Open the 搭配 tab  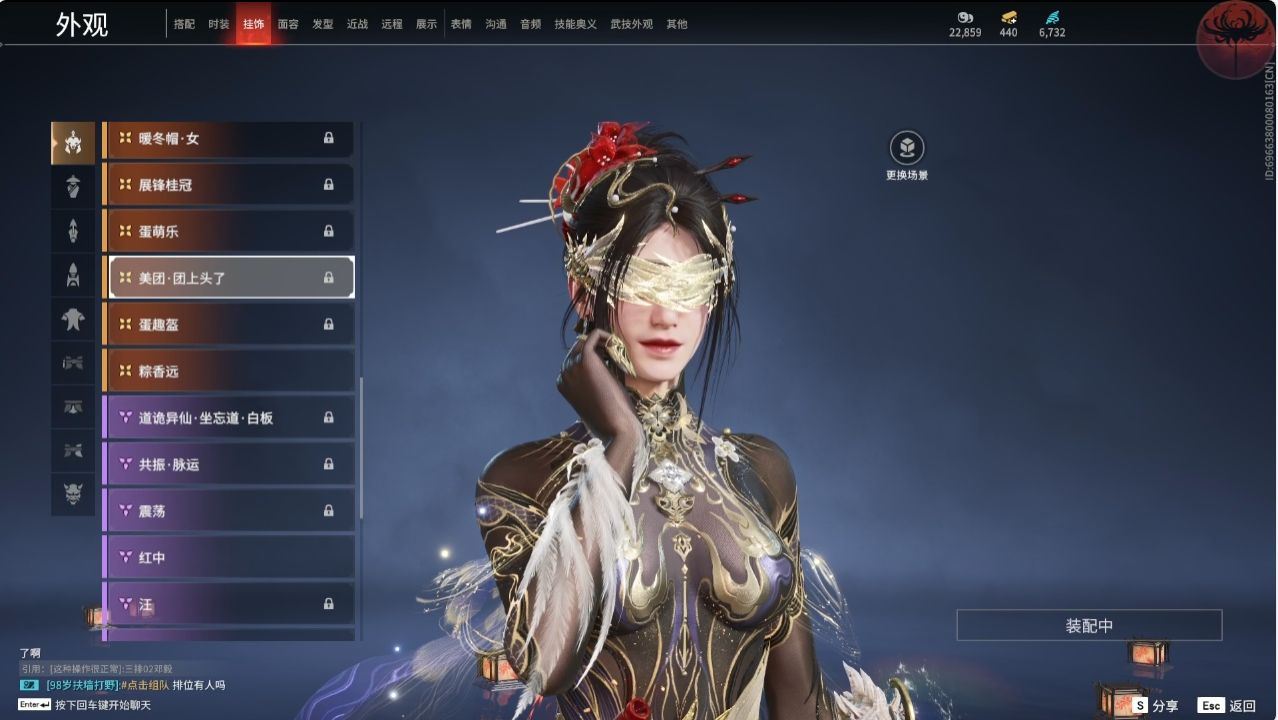click(184, 24)
